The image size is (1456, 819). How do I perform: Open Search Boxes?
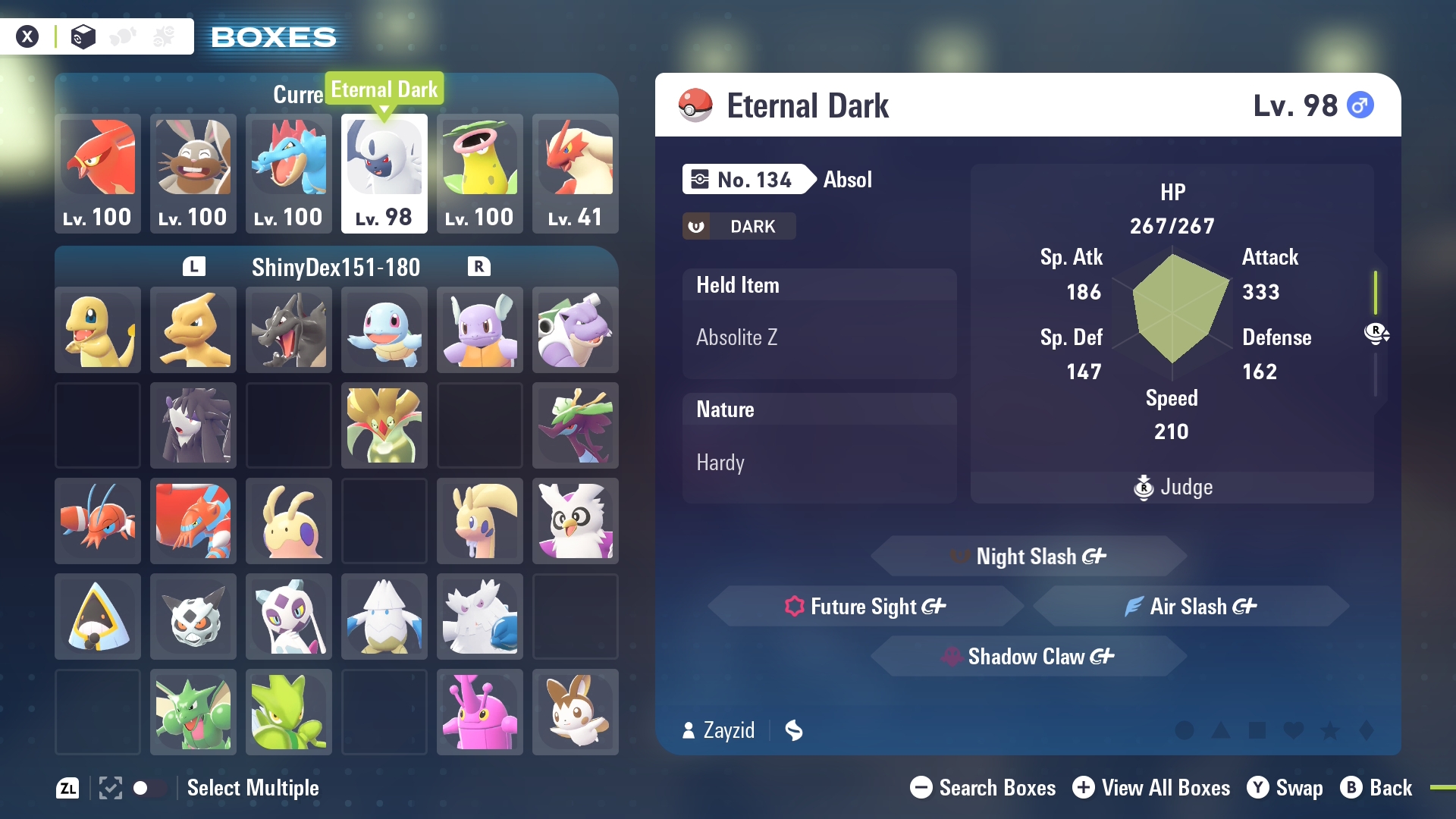pos(983,788)
